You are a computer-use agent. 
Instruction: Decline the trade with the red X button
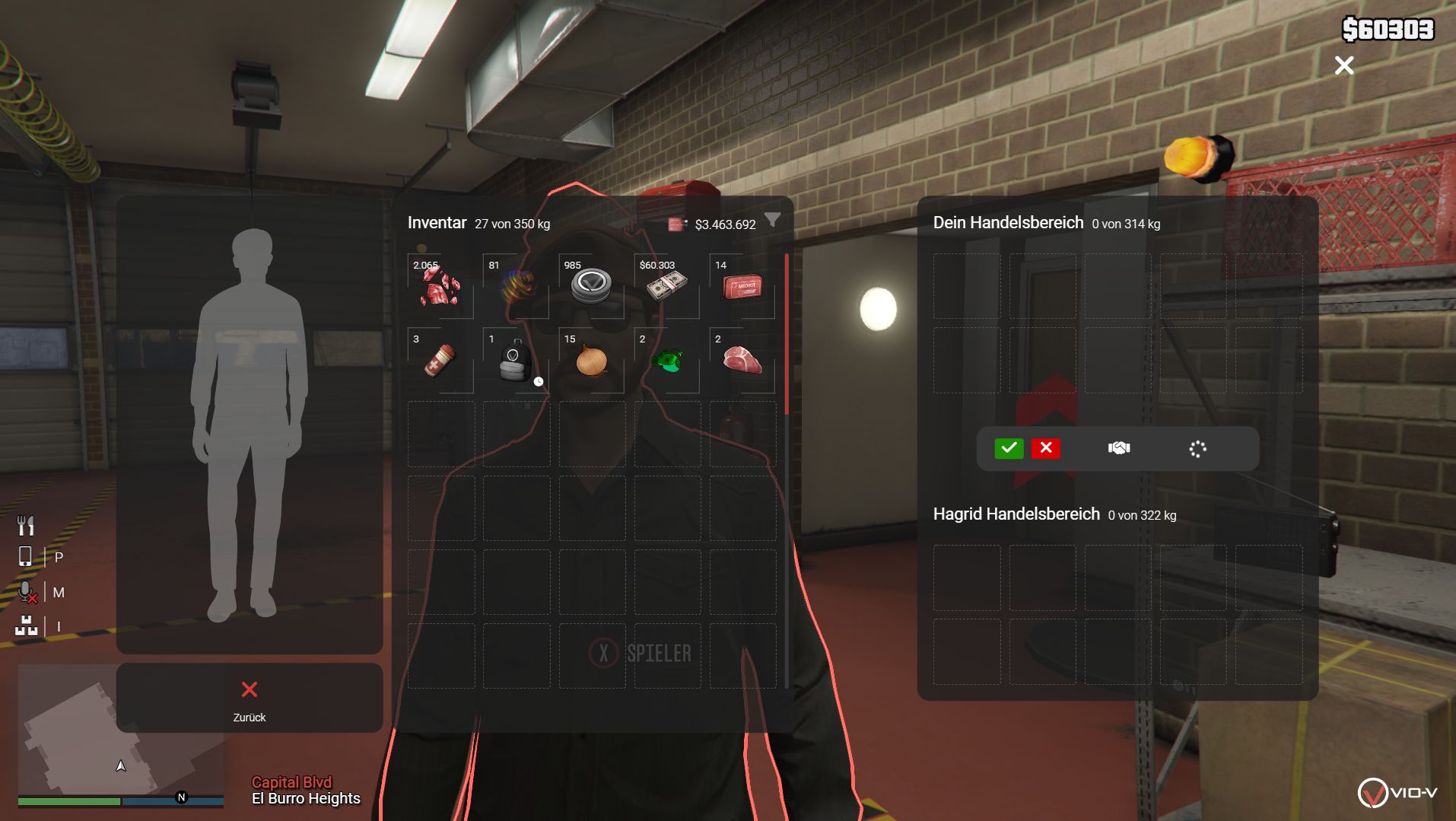coord(1046,448)
